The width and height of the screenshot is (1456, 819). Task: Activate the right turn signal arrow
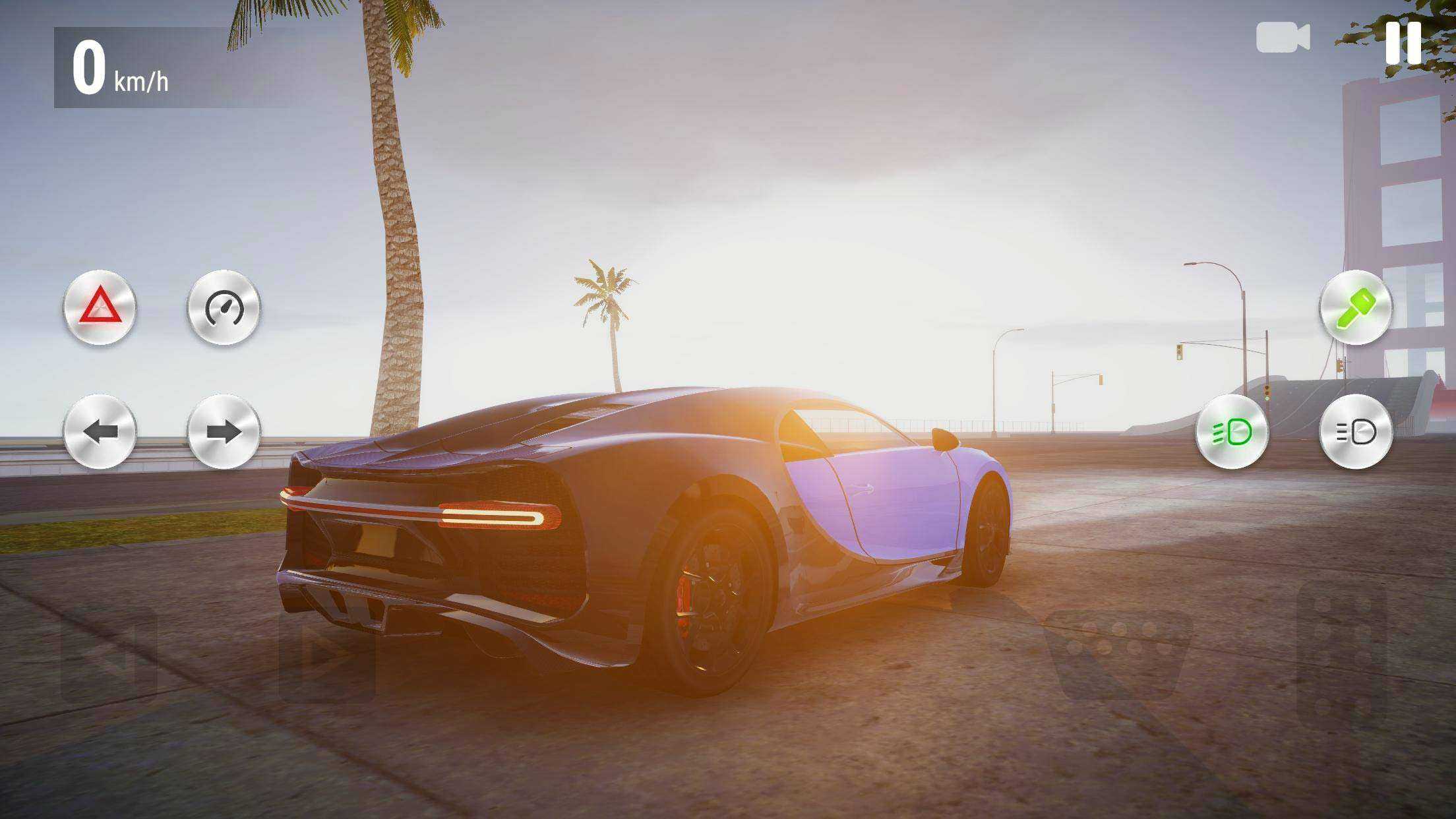[224, 432]
